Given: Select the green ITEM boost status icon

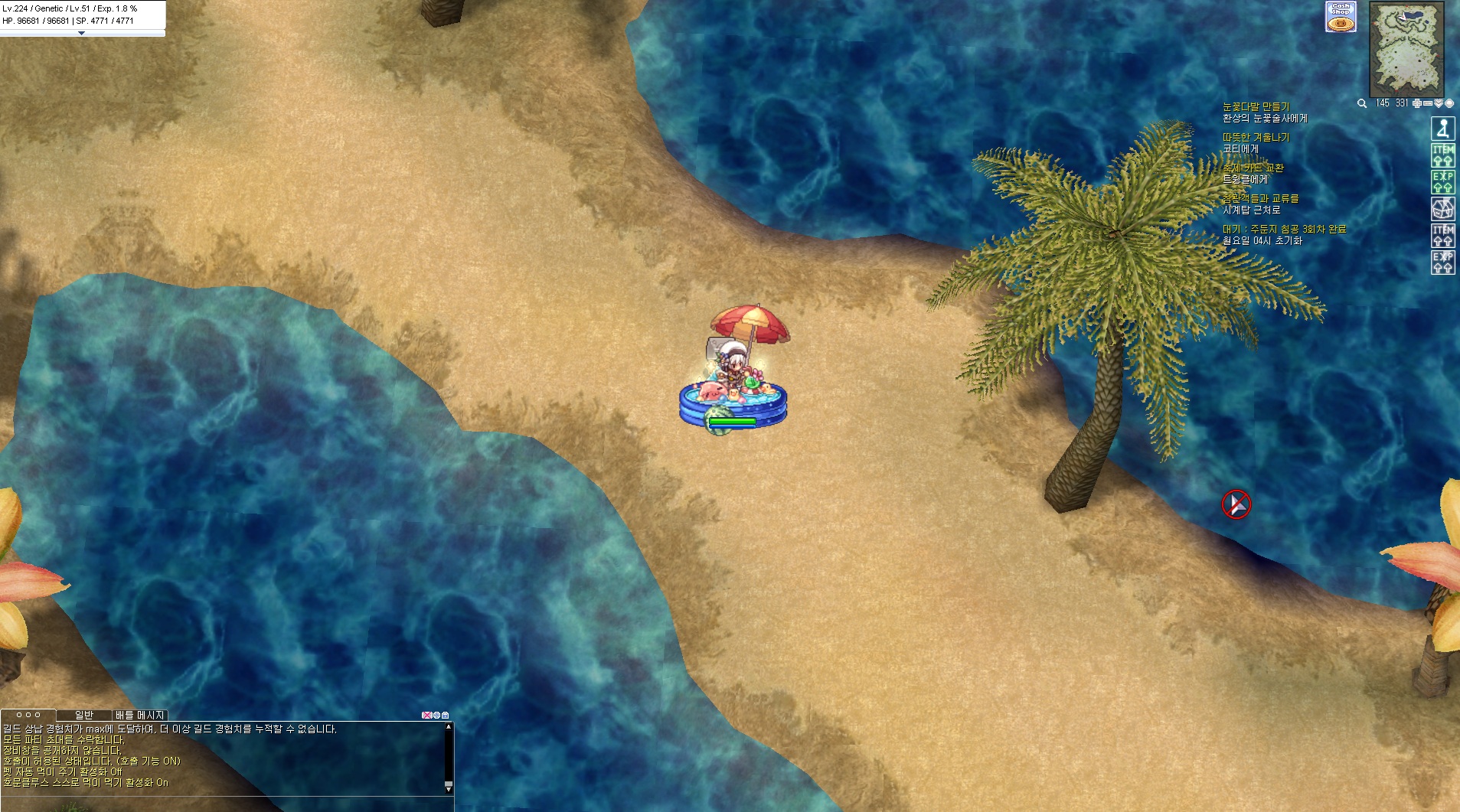Looking at the screenshot, I should (x=1443, y=155).
